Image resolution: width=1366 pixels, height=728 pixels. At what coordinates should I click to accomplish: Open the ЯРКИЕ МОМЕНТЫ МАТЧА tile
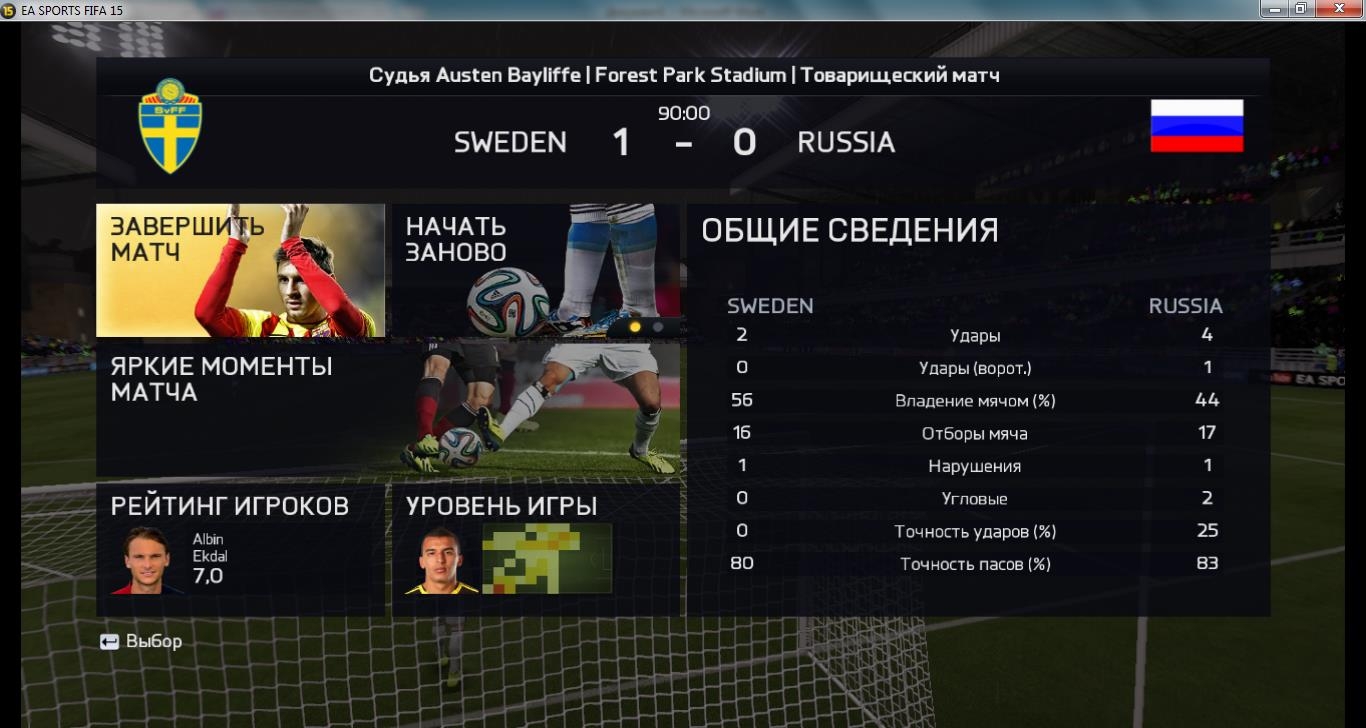coord(388,410)
